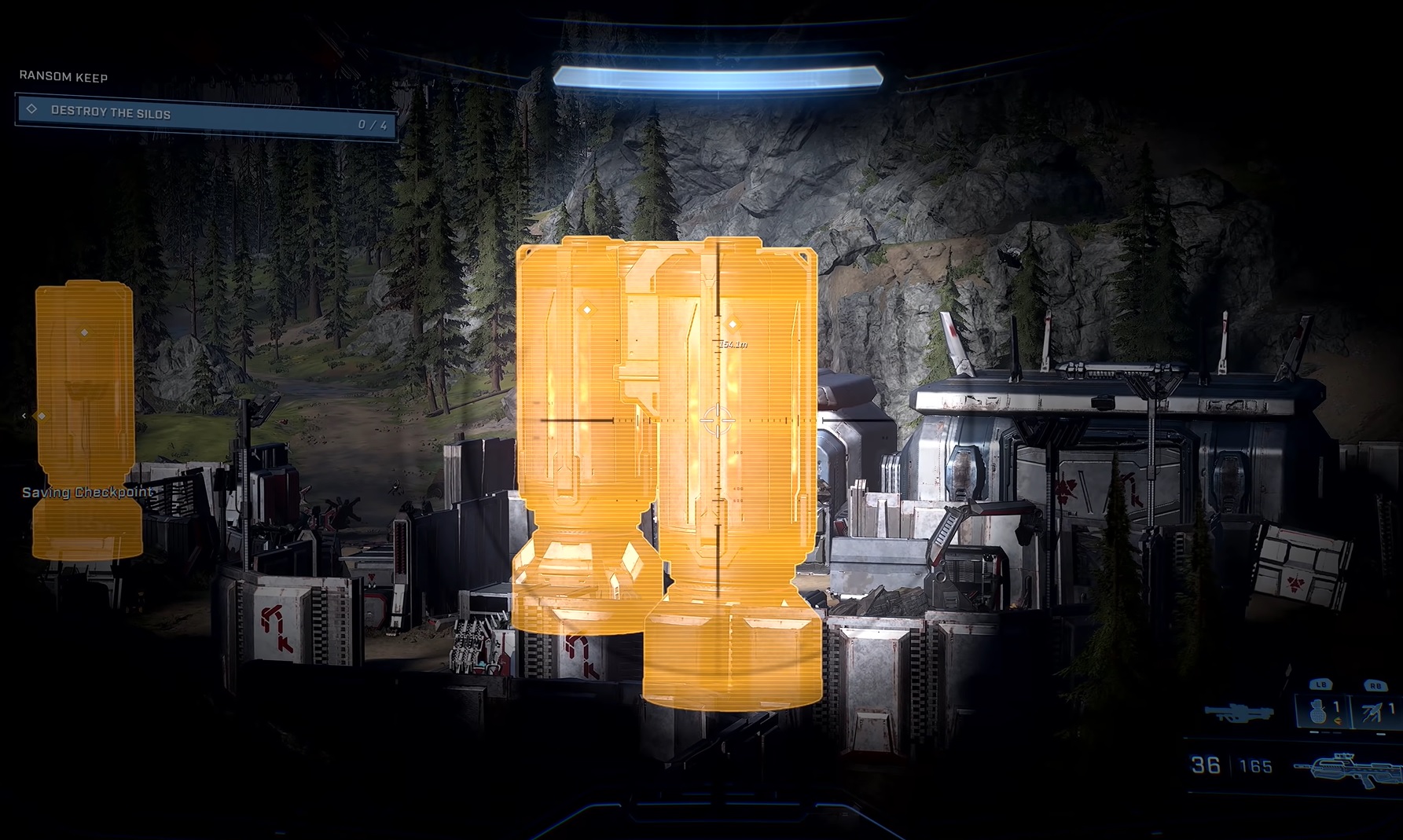This screenshot has height=840, width=1403.
Task: Expand the left off-screen silo chevron indicator
Action: 24,415
